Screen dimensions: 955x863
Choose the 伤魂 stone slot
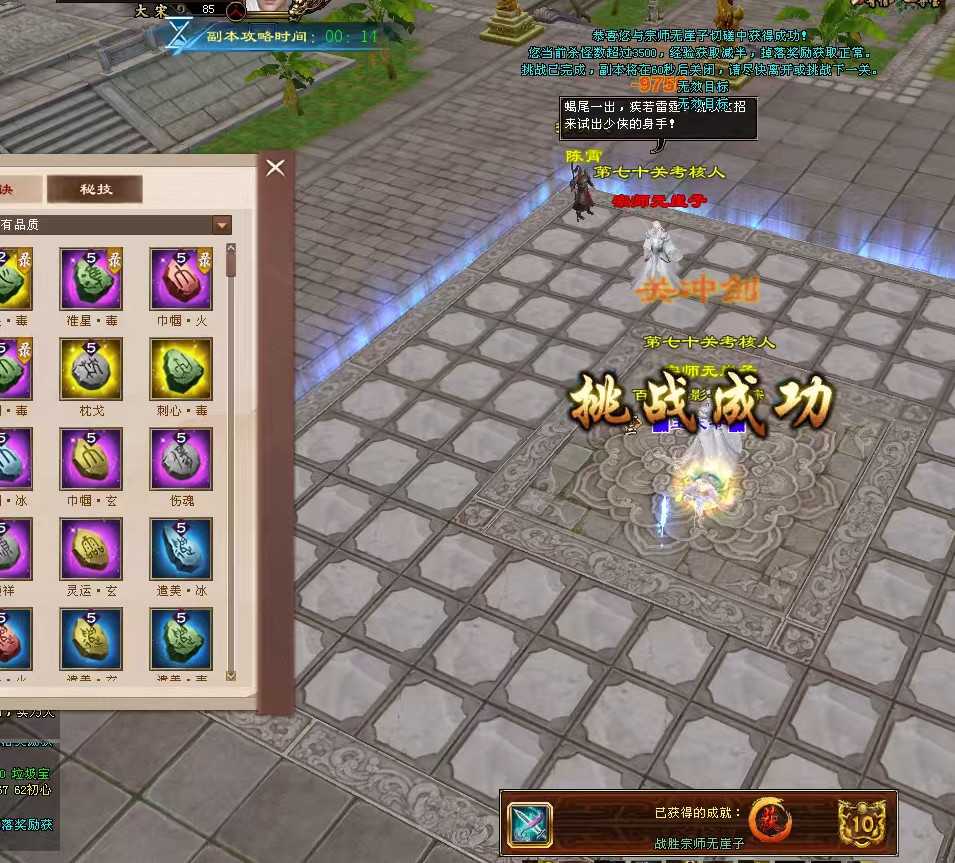click(x=181, y=458)
